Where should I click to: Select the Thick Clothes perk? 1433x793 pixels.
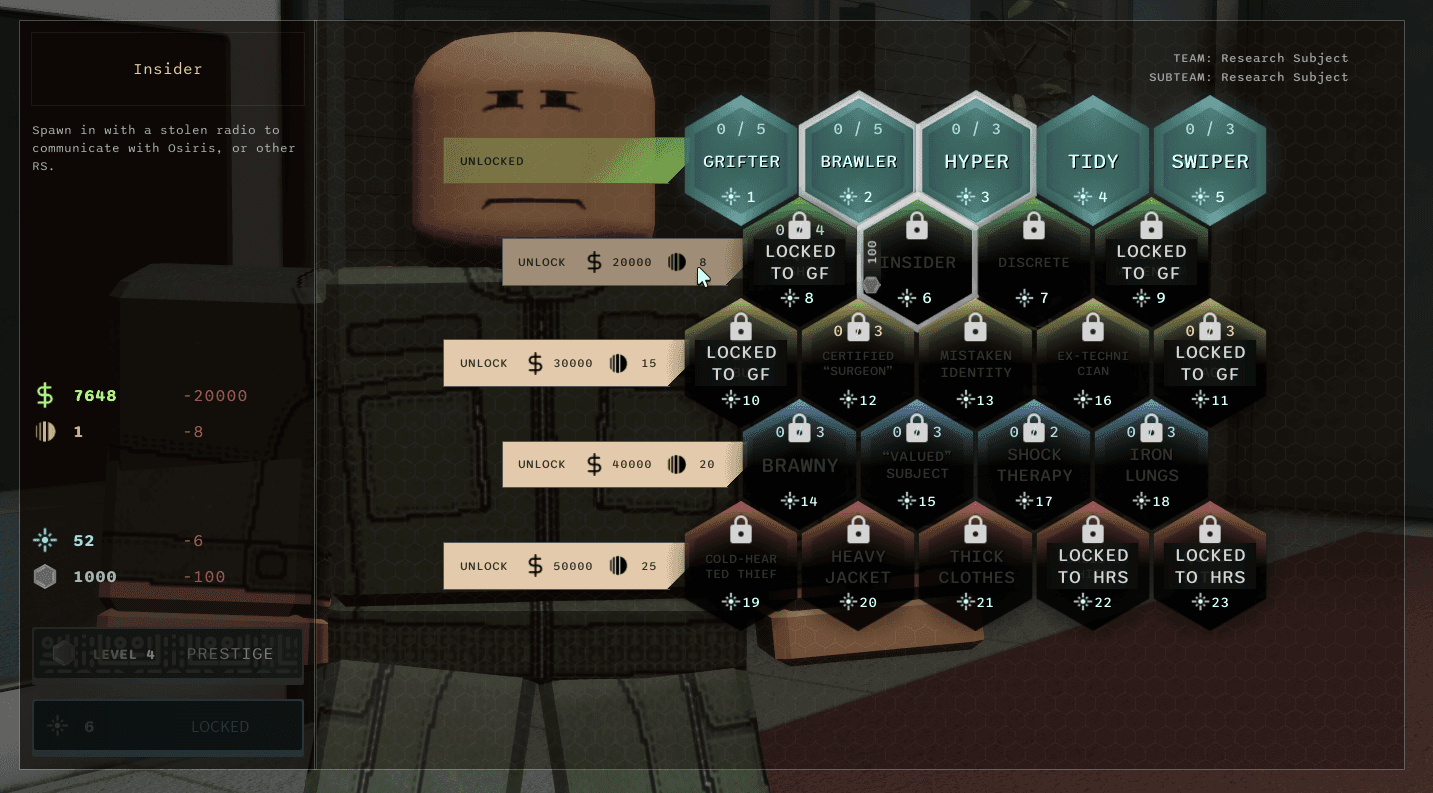tap(976, 567)
